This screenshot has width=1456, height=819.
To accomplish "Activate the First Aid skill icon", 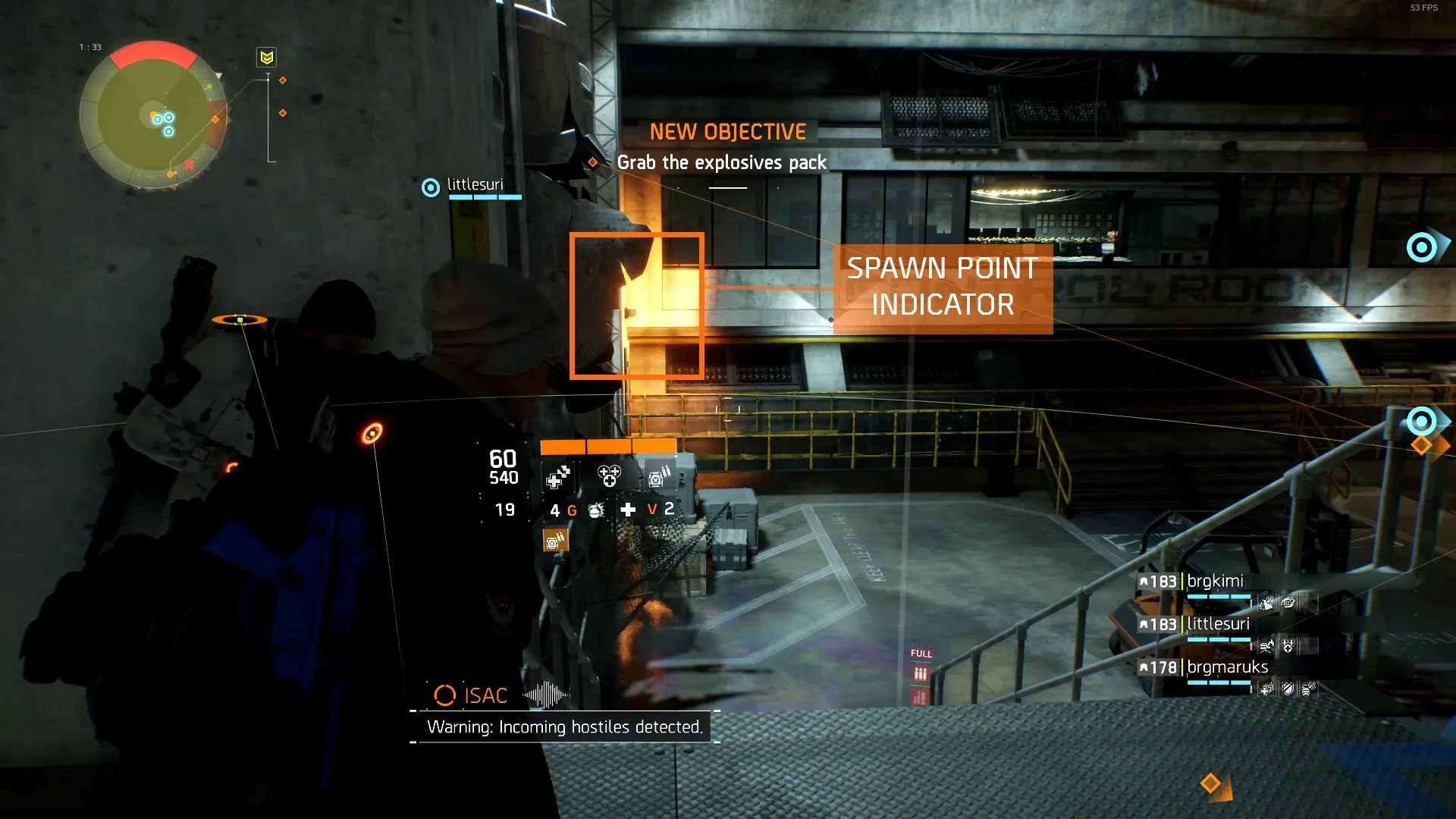I will [x=558, y=477].
